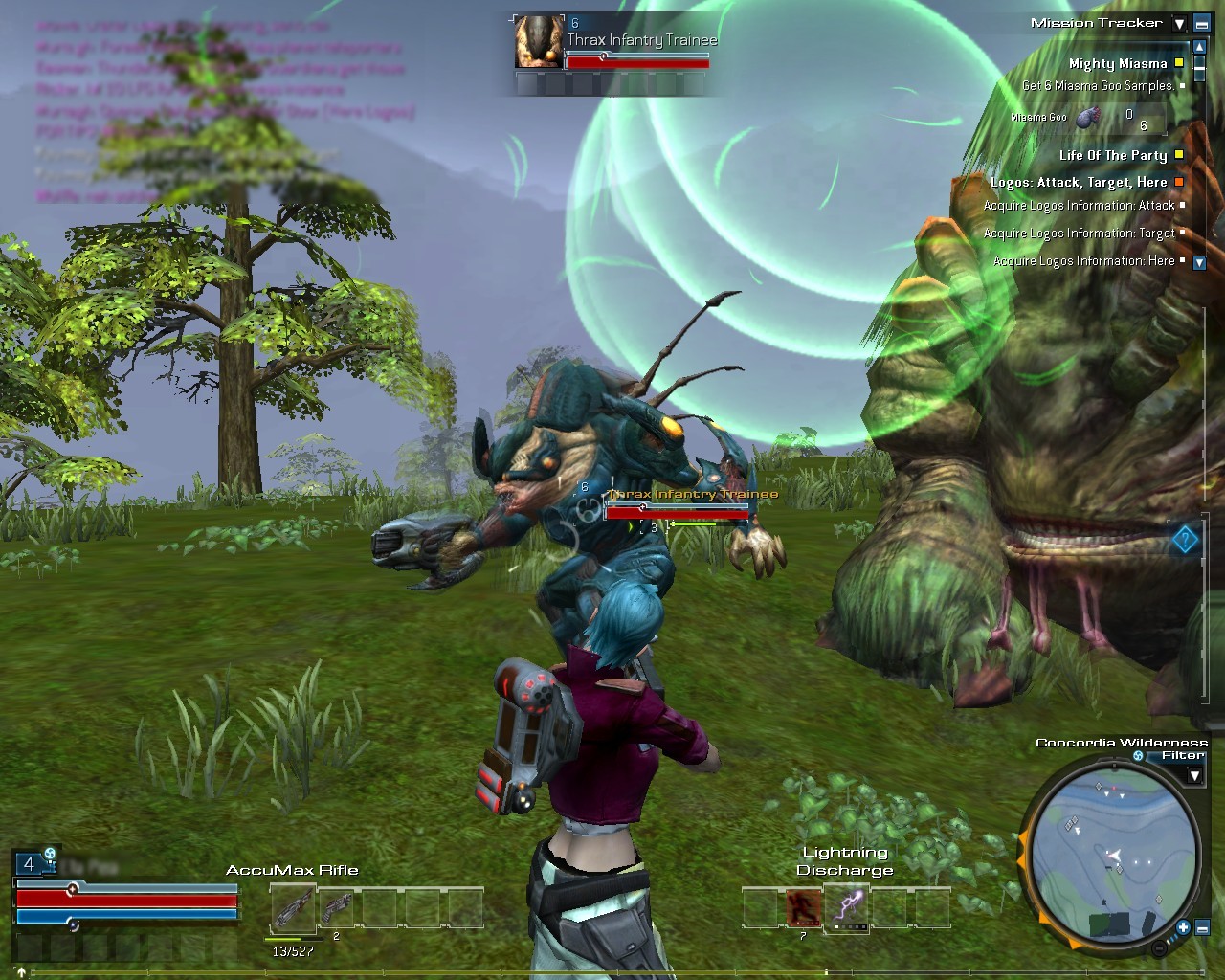
Task: Click the Miasma Goo item icon
Action: (1088, 118)
